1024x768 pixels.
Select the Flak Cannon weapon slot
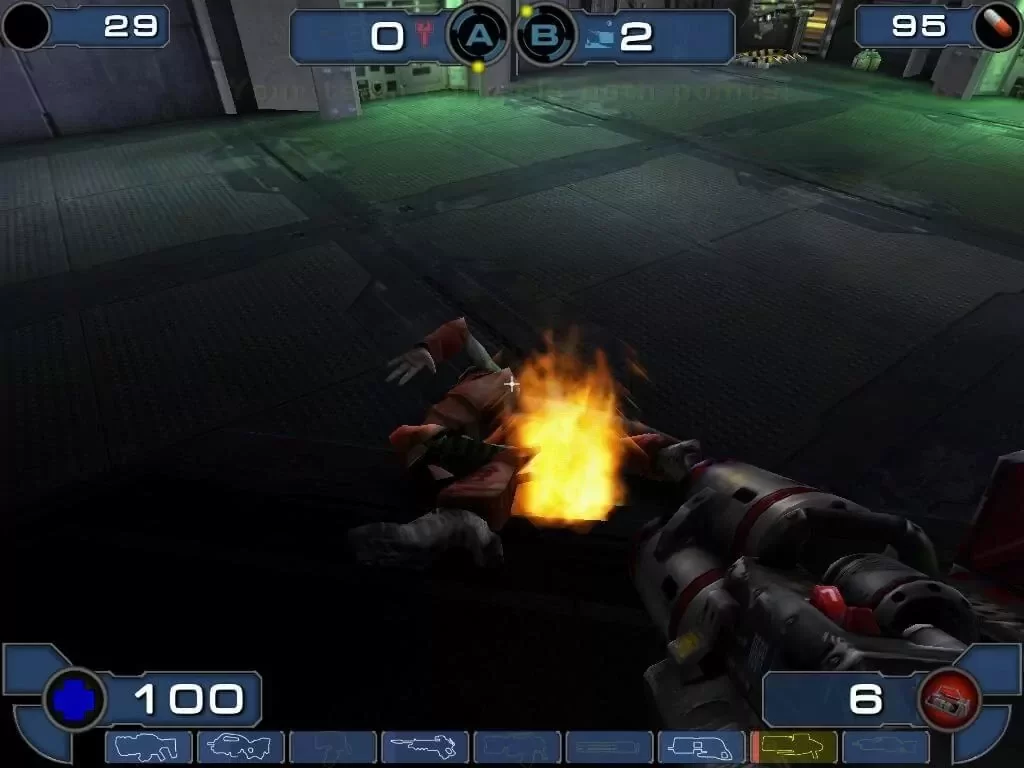(x=700, y=747)
